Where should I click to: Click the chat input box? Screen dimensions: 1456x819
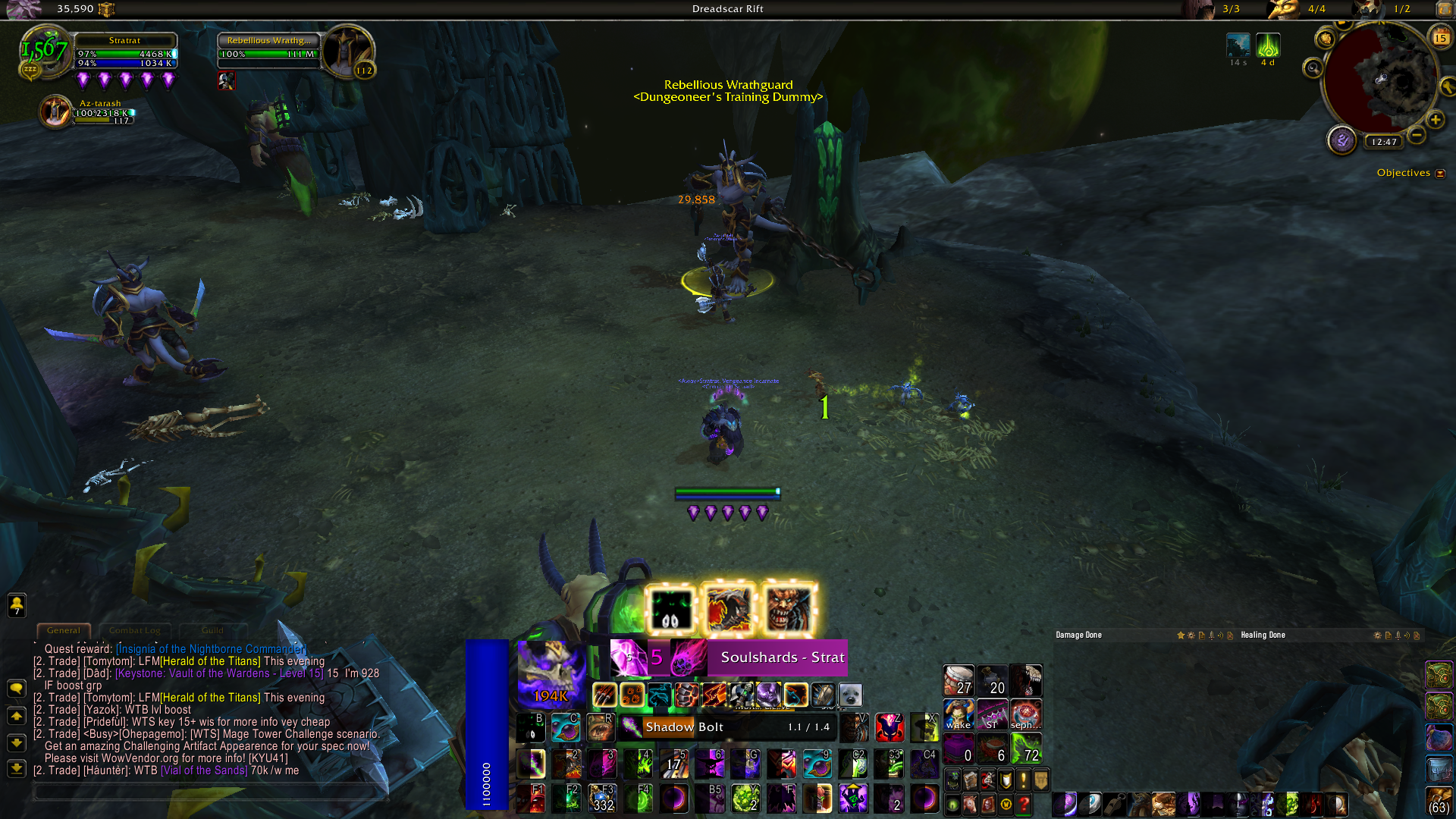click(x=209, y=792)
